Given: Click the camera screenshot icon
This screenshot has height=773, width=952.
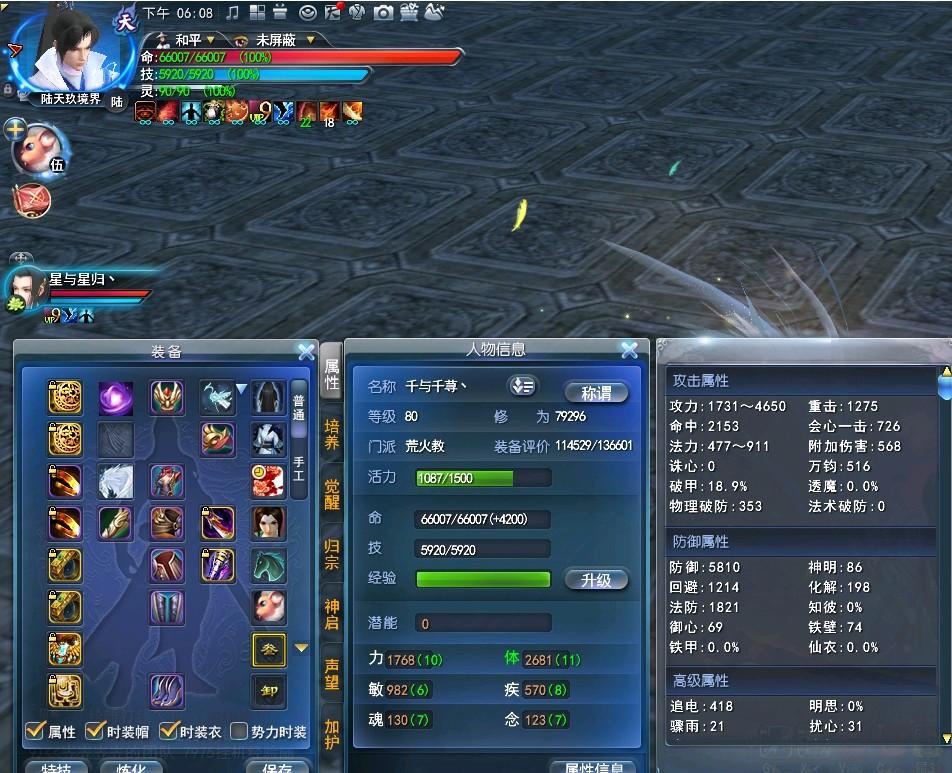Looking at the screenshot, I should [382, 13].
